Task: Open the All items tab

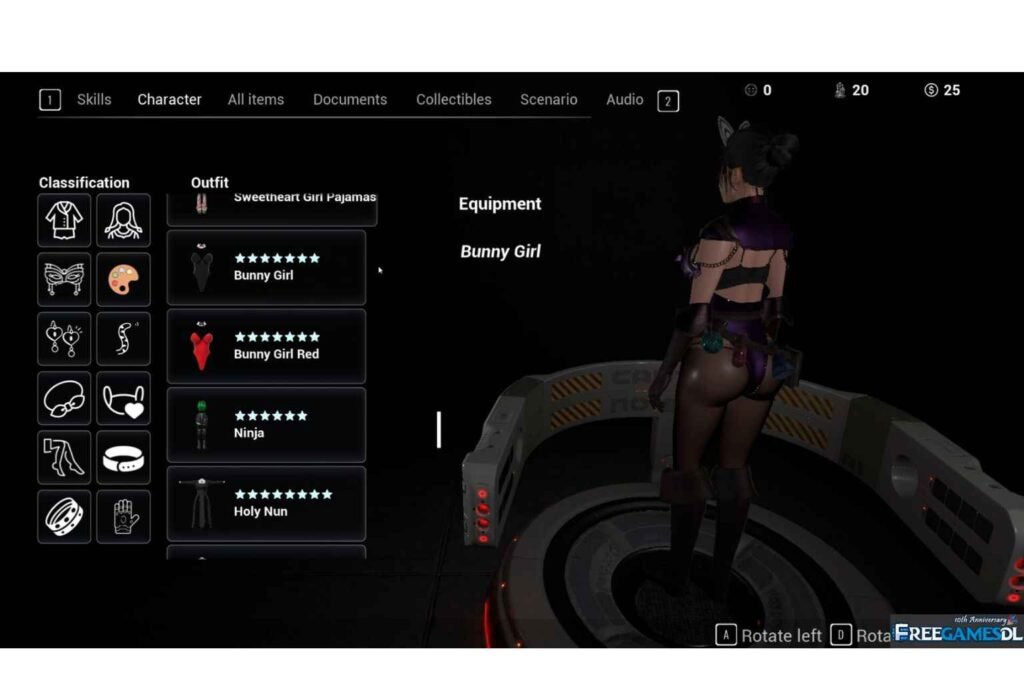Action: click(x=256, y=100)
